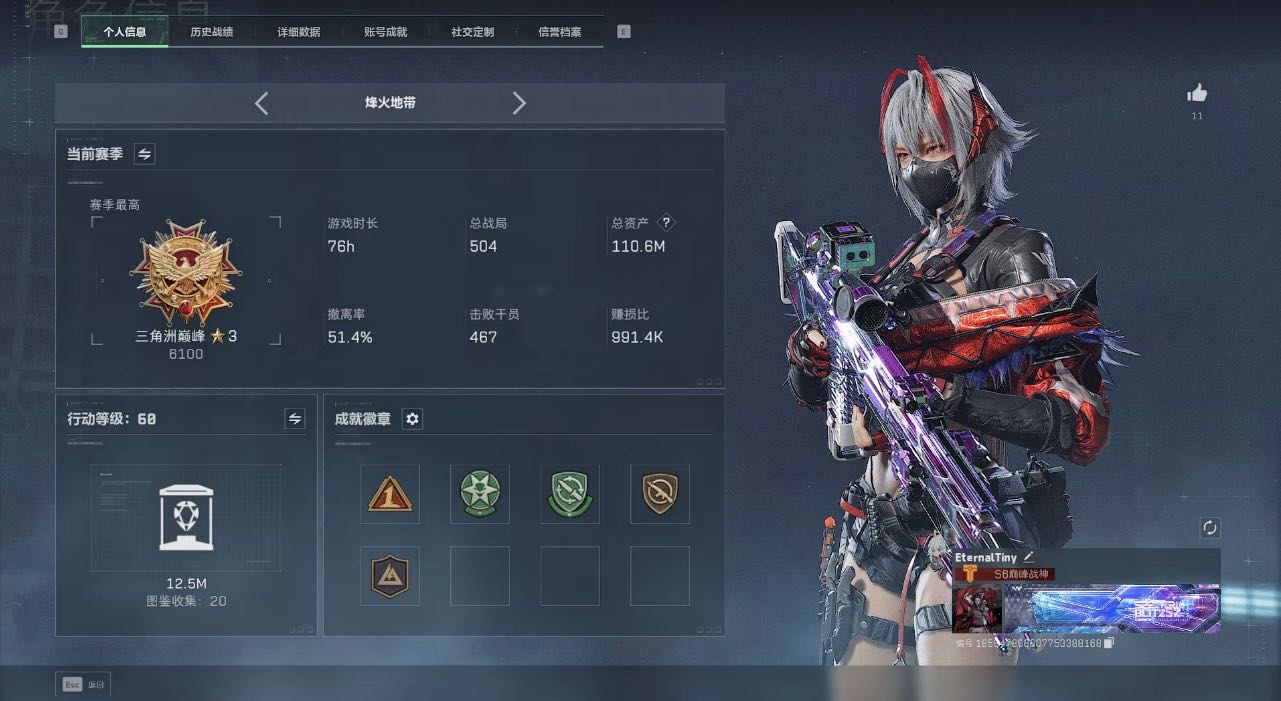1281x701 pixels.
Task: Select the 个人信息 tab
Action: coord(125,32)
